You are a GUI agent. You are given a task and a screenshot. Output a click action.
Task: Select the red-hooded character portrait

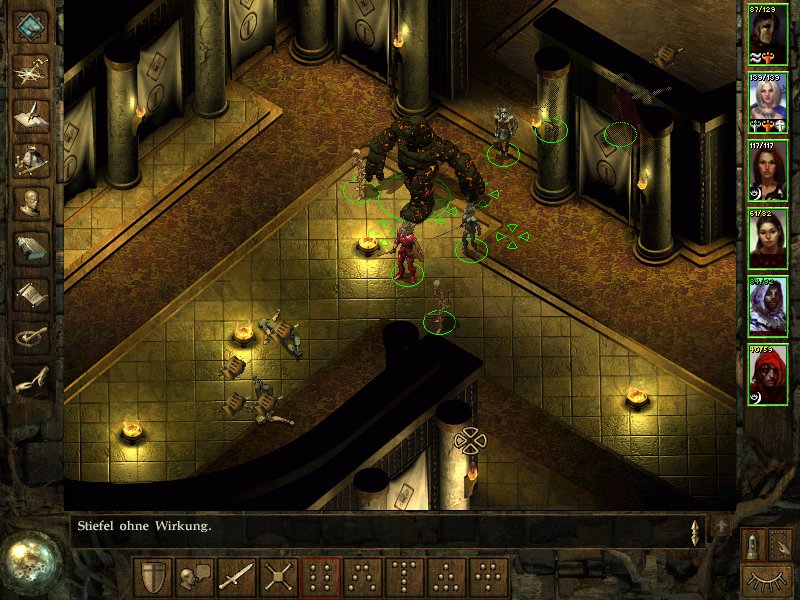[x=768, y=374]
